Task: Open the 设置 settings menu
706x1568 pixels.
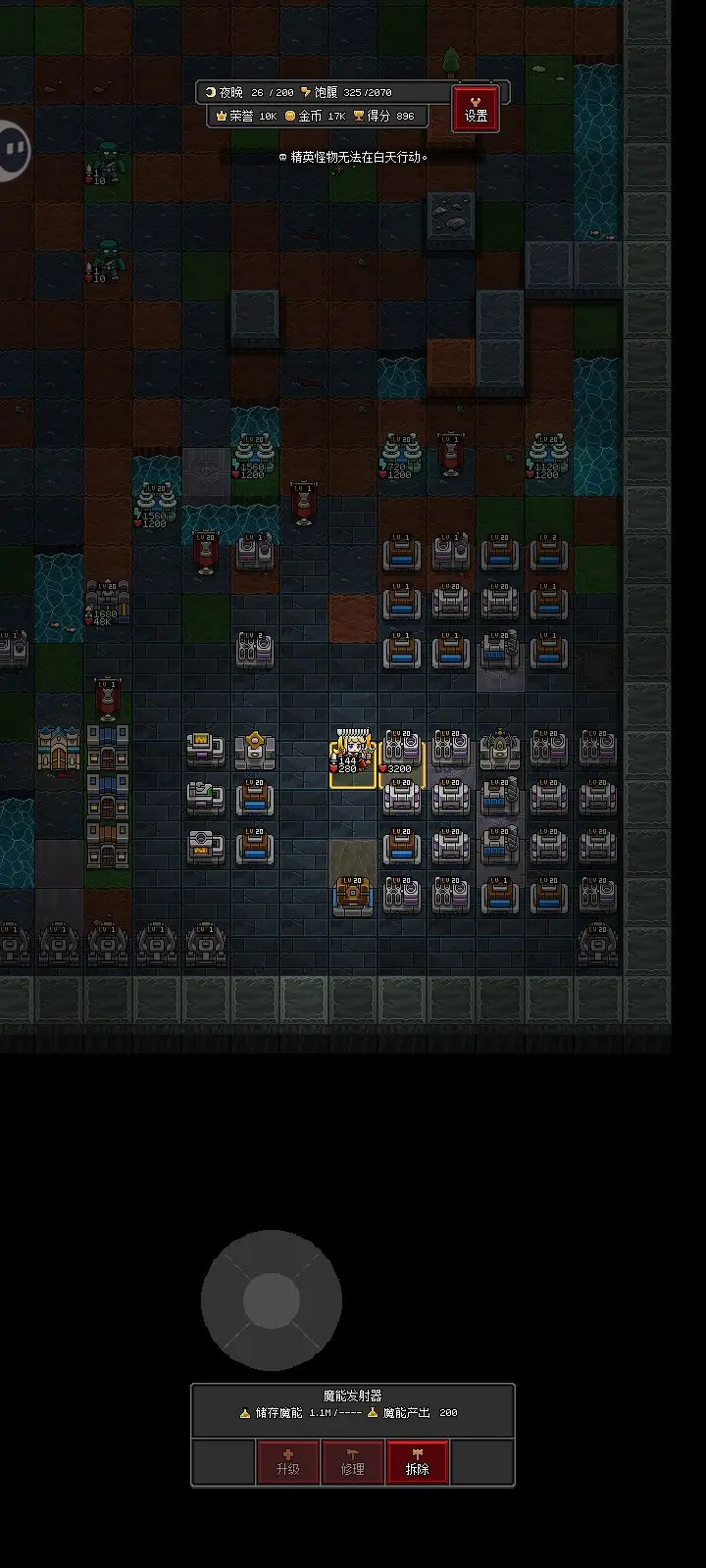Action: 476,108
